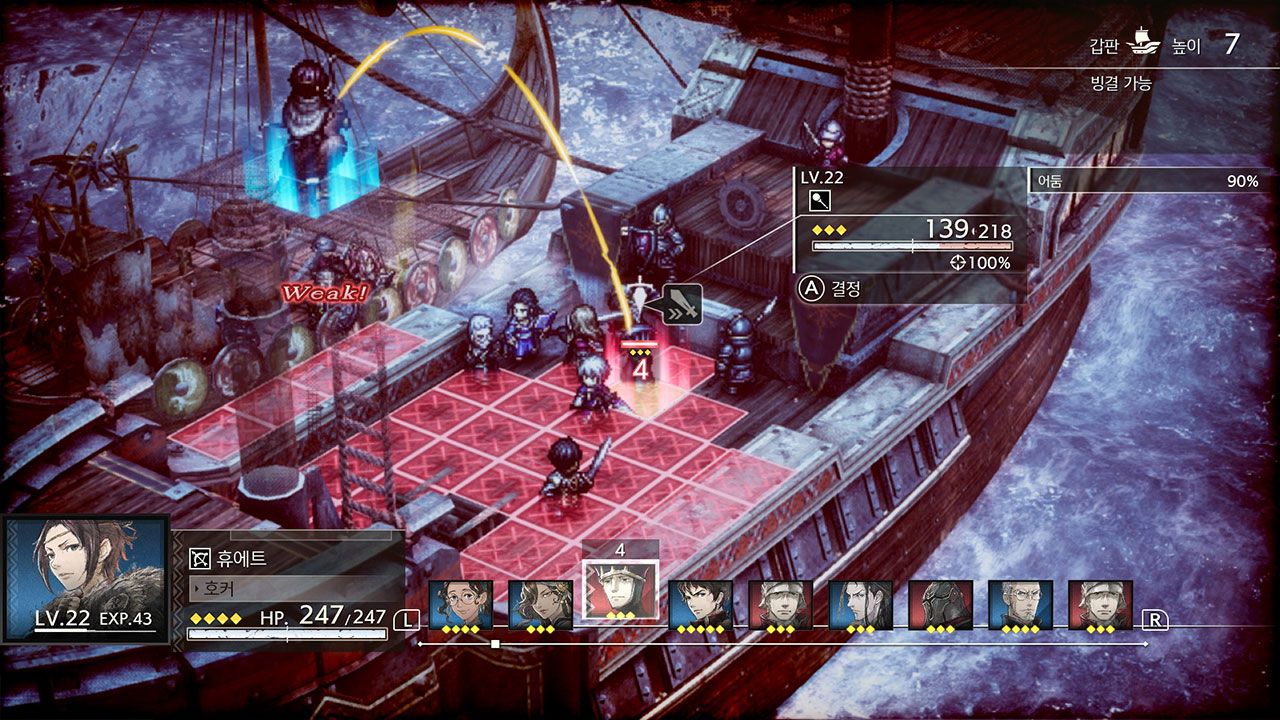
Task: Click the target's LV.22 info panel
Action: click(x=905, y=220)
